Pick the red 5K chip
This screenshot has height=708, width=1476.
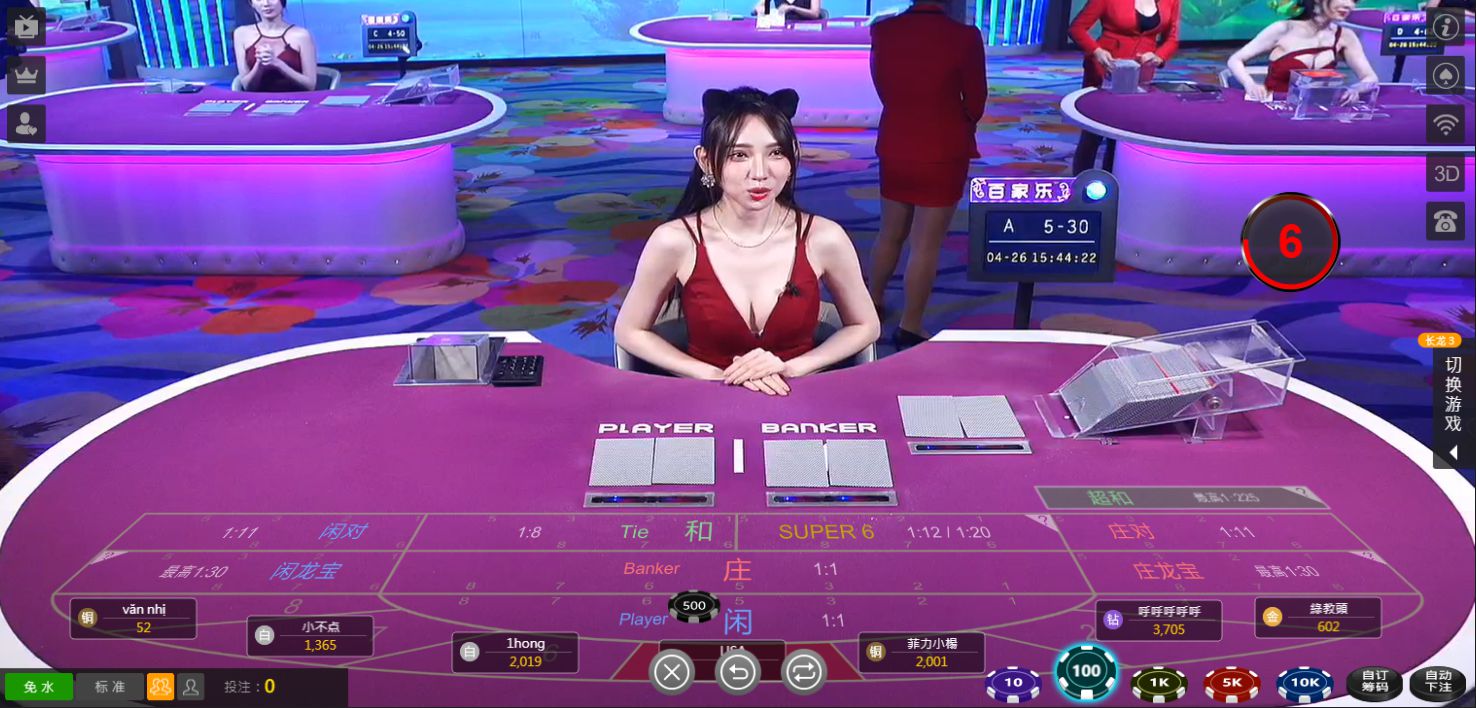coord(1231,684)
